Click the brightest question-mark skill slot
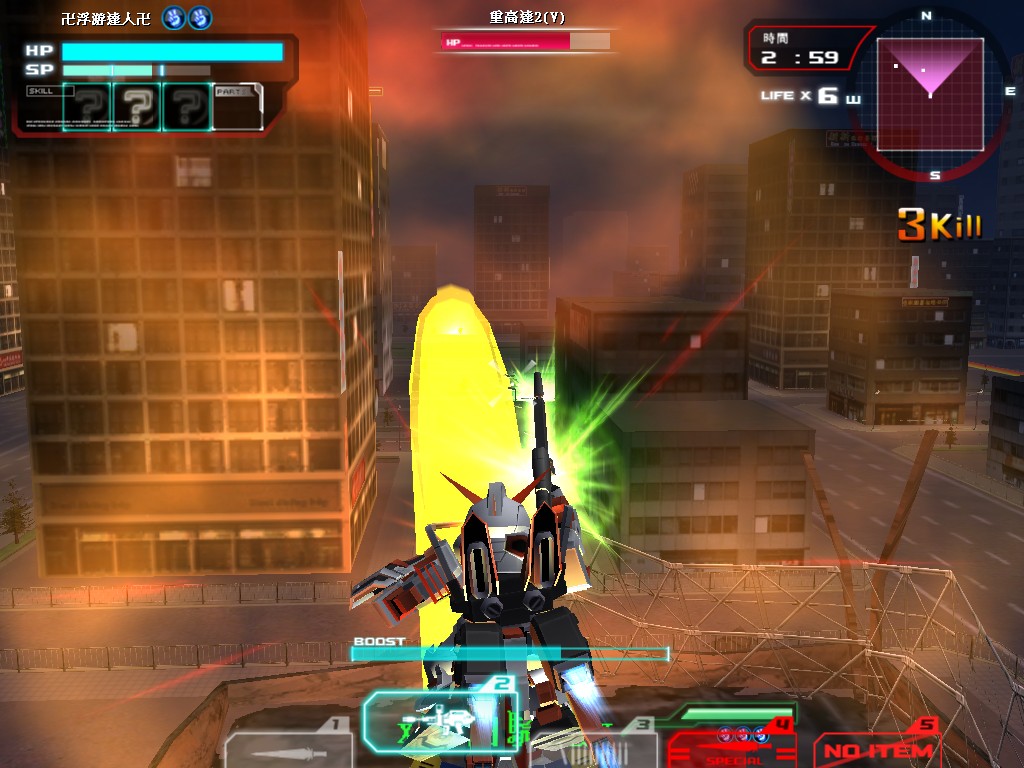Screen dimensions: 1024x768 [x=138, y=107]
